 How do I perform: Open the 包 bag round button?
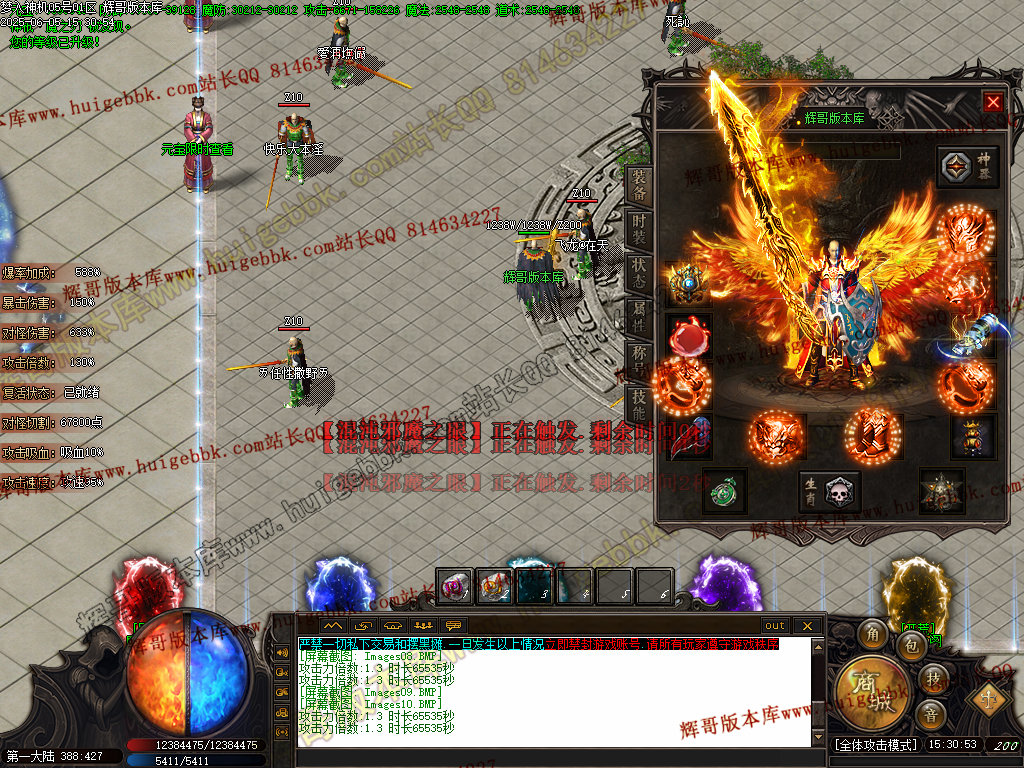[x=911, y=645]
